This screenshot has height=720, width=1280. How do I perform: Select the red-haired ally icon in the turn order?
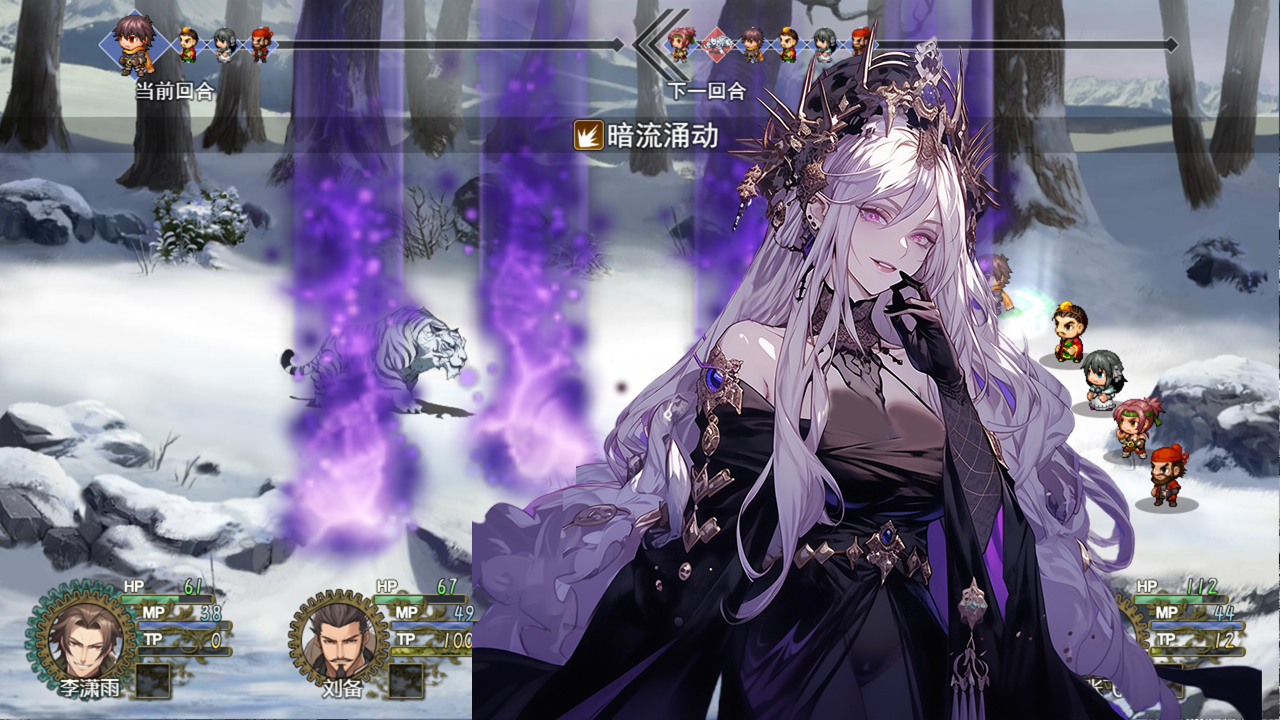point(260,43)
